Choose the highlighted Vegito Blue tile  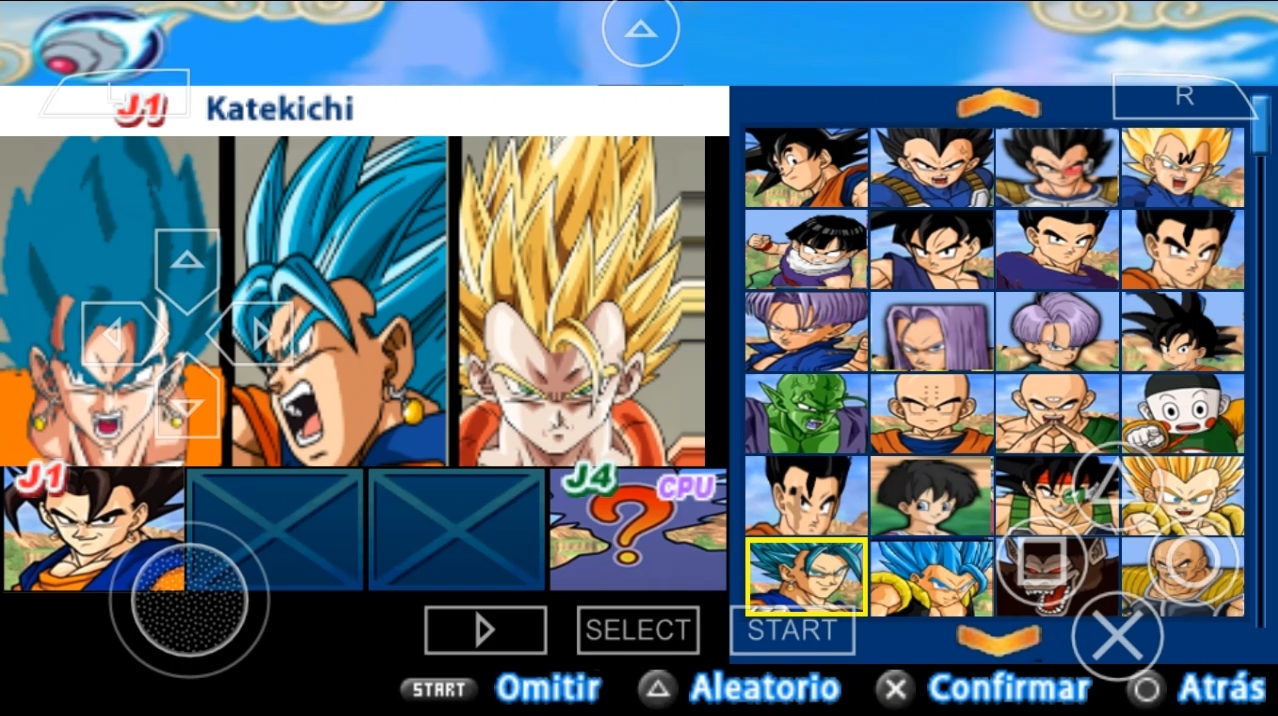[806, 577]
